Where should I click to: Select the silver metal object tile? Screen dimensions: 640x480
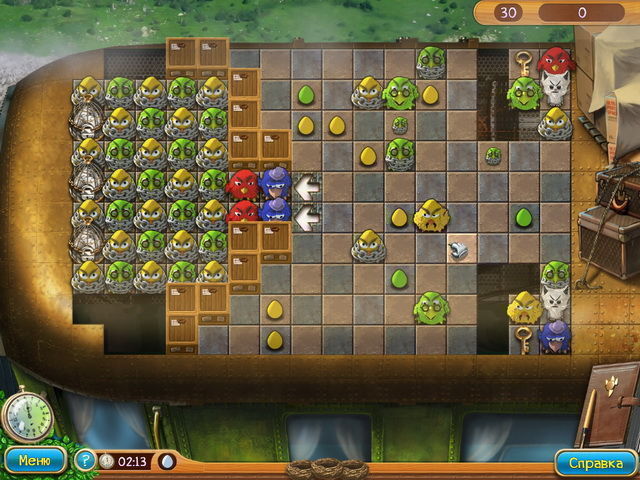(461, 248)
